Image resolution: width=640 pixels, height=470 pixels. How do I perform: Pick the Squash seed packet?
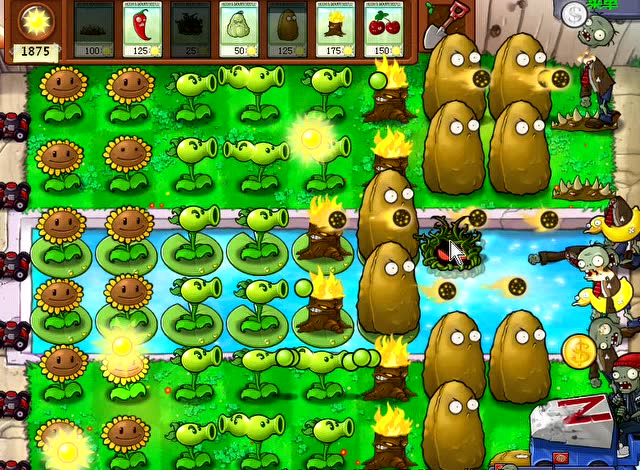coord(238,29)
